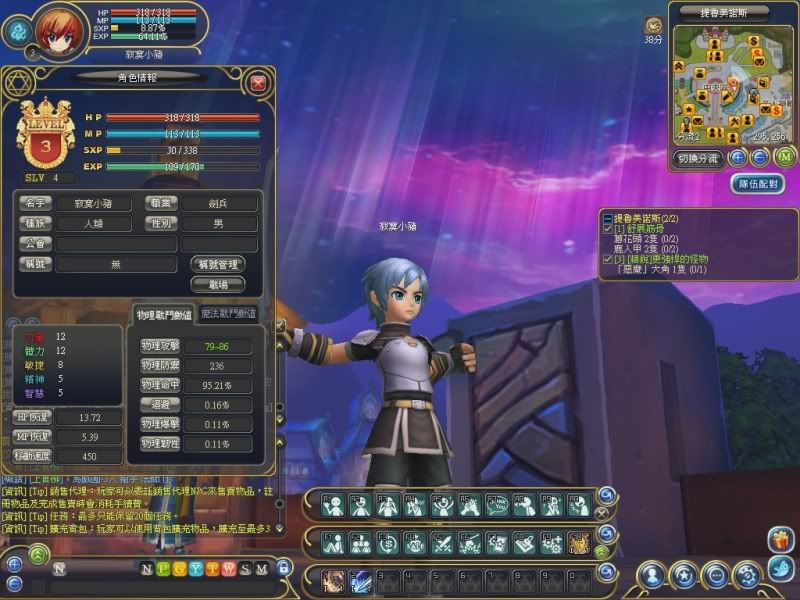Open the gift box icon
The image size is (800, 600).
pyautogui.click(x=779, y=541)
